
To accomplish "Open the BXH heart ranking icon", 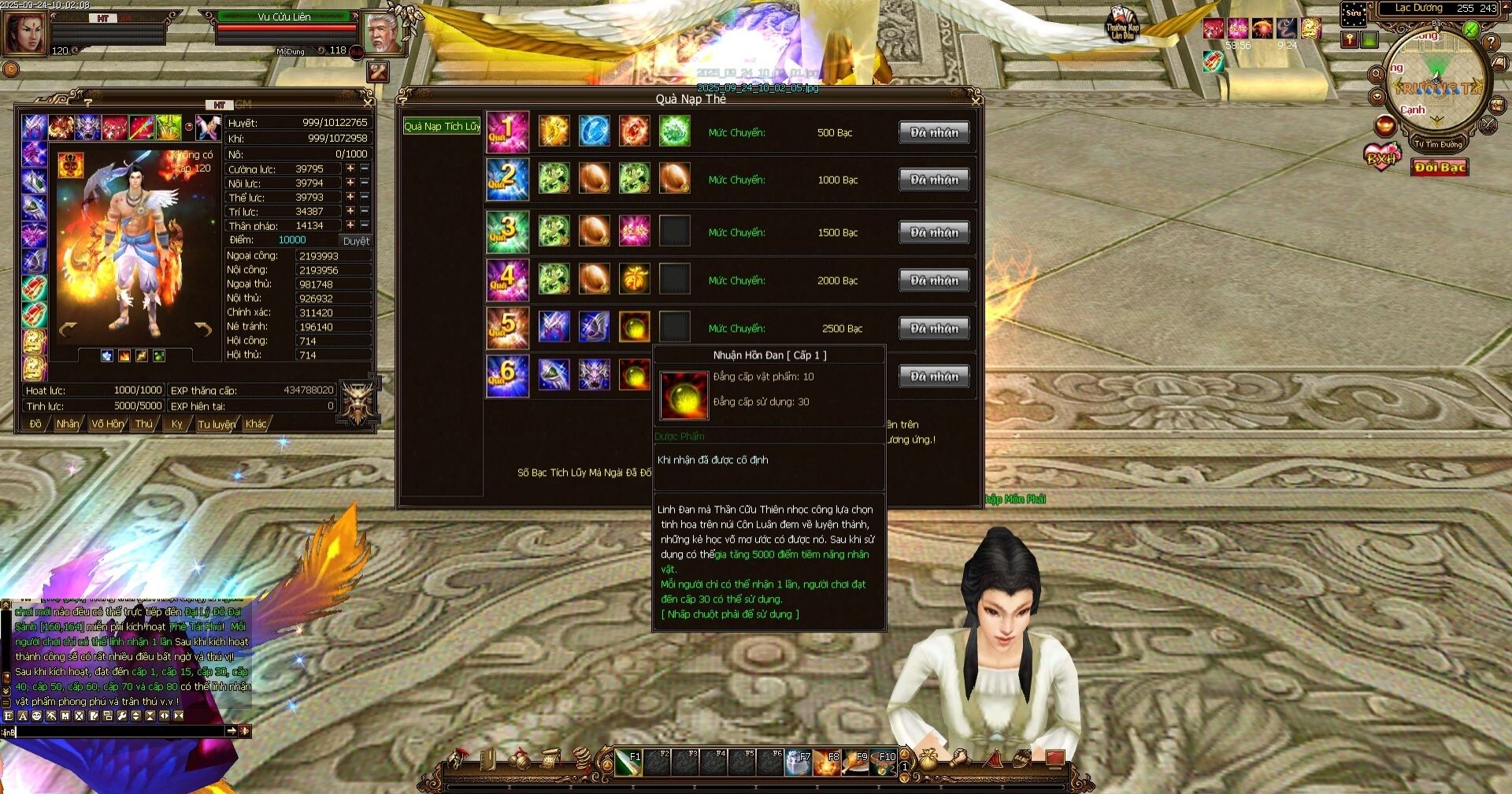I will [1382, 157].
